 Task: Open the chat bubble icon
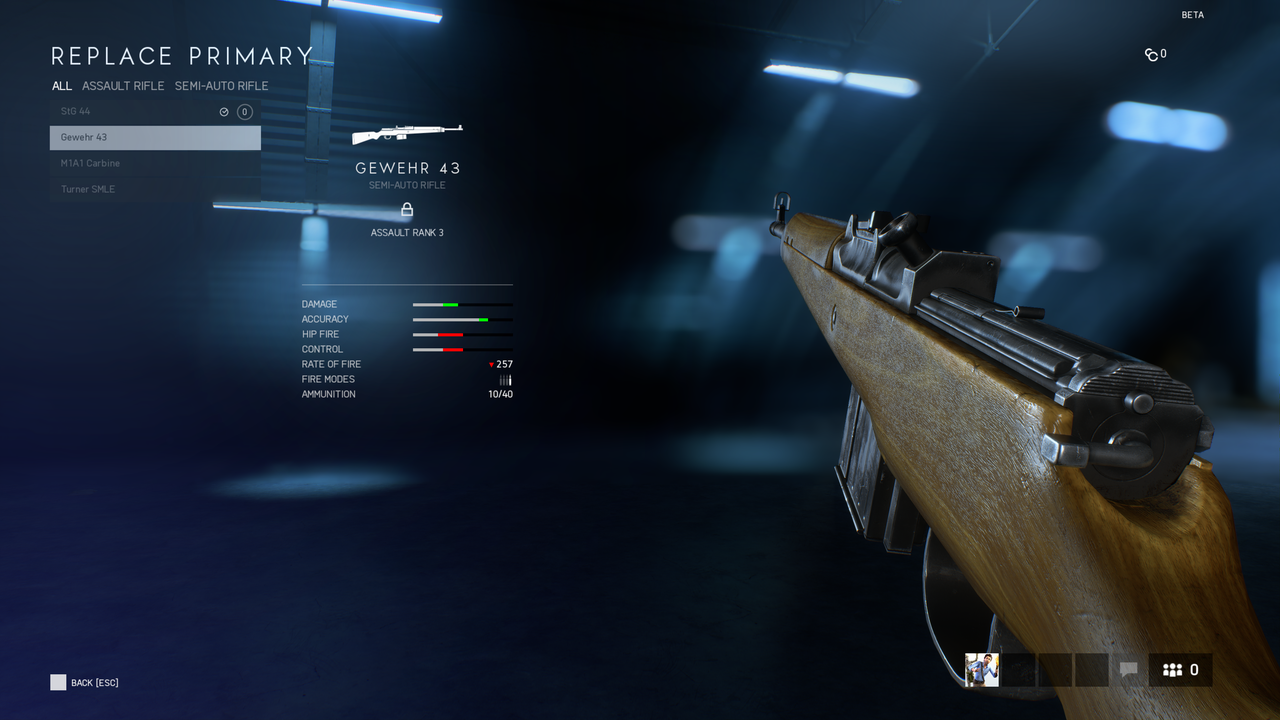(1129, 670)
